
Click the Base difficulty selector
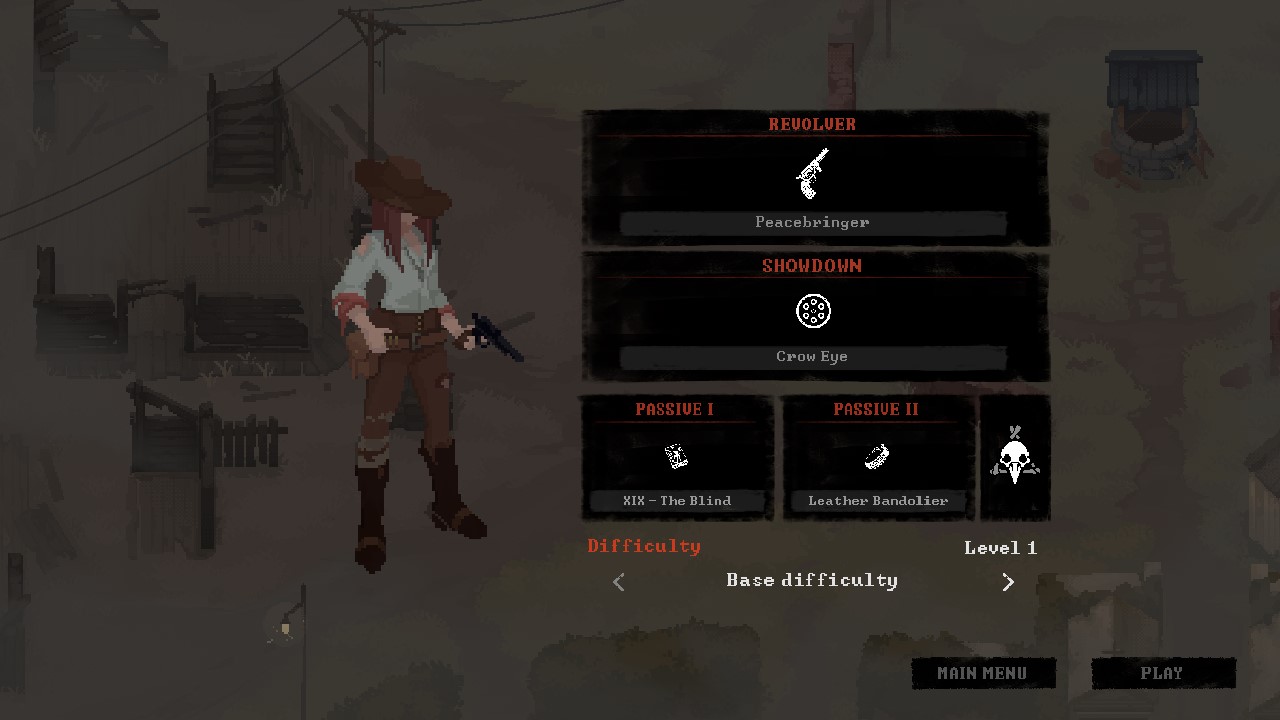click(x=813, y=581)
